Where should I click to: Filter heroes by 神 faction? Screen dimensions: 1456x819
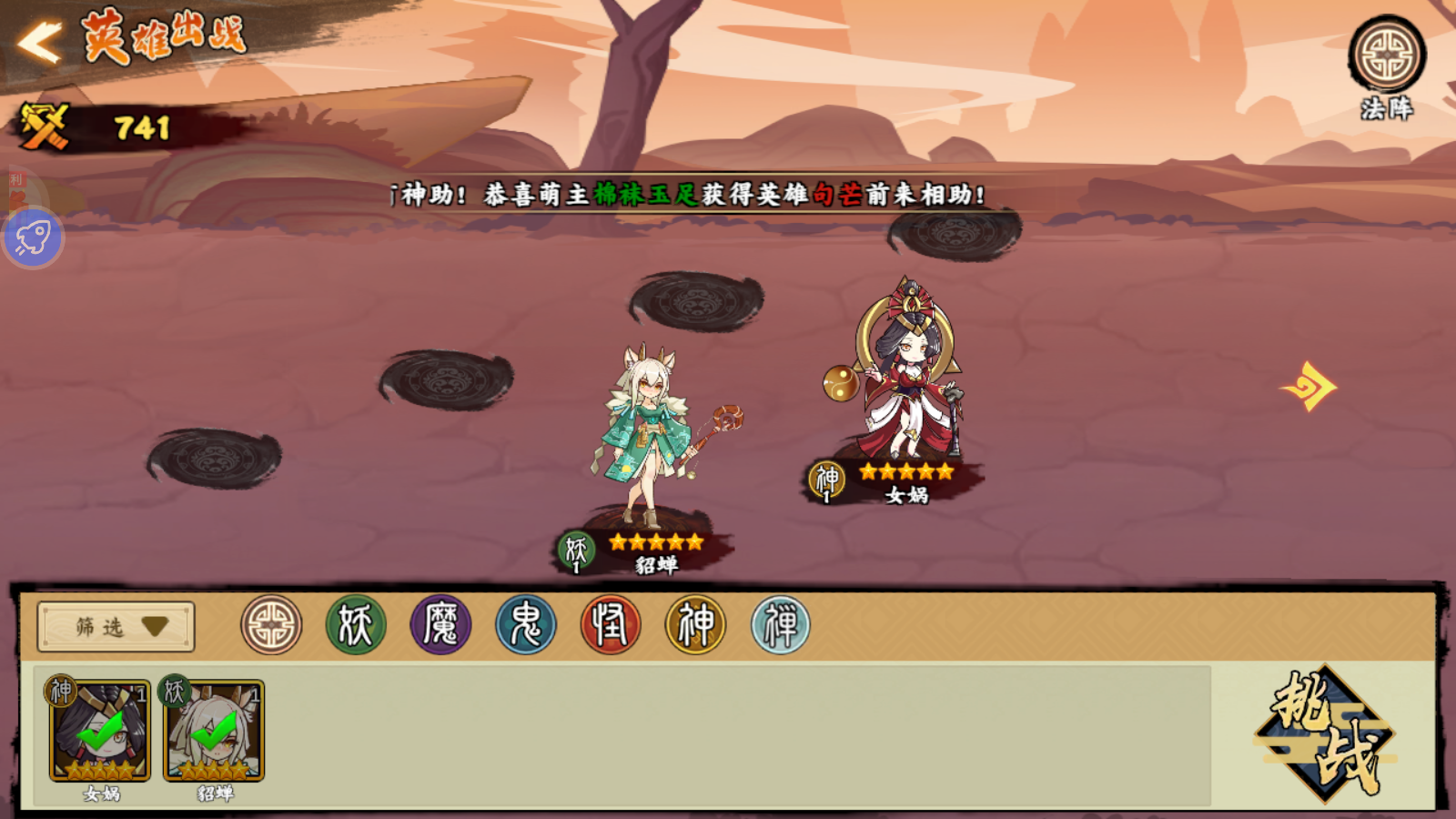point(696,625)
